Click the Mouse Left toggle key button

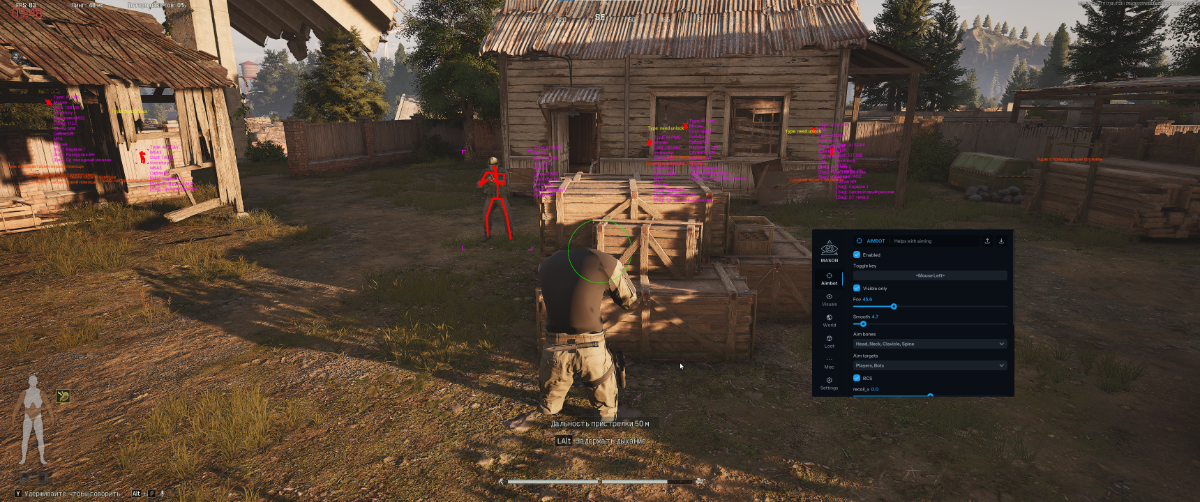coord(929,275)
